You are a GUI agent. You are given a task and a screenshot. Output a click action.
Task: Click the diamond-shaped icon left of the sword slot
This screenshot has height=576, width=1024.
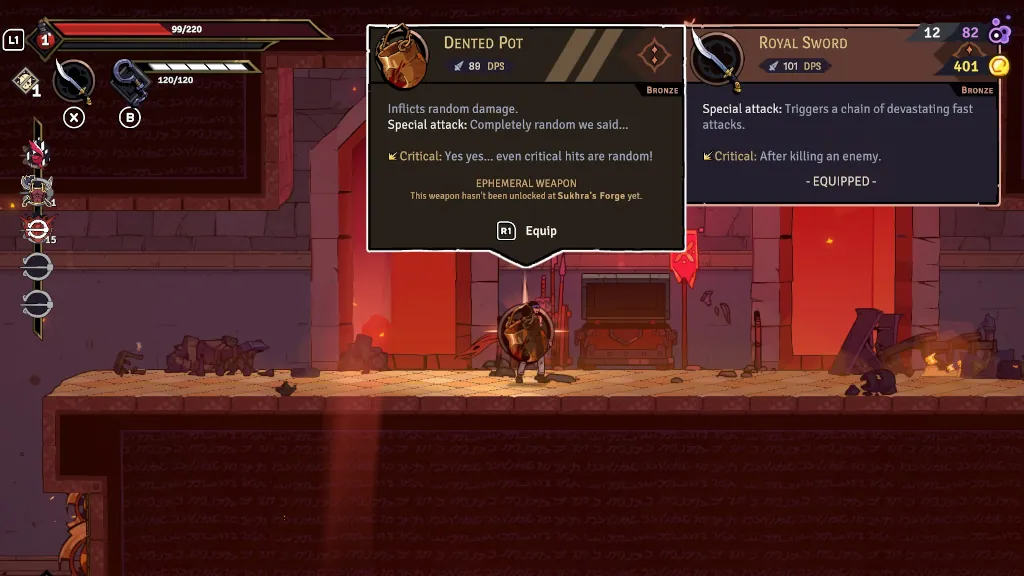pos(26,80)
